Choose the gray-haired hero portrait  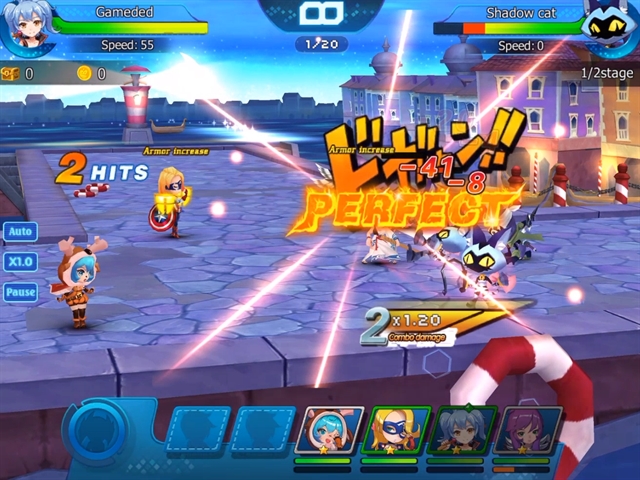pos(461,431)
